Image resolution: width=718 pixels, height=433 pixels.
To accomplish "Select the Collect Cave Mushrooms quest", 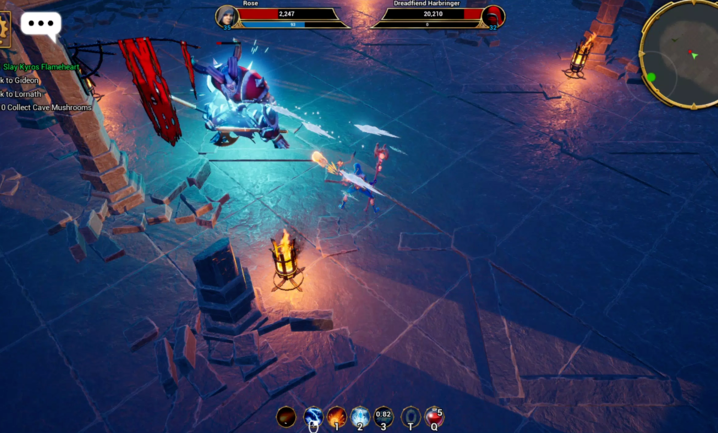I will [46, 107].
